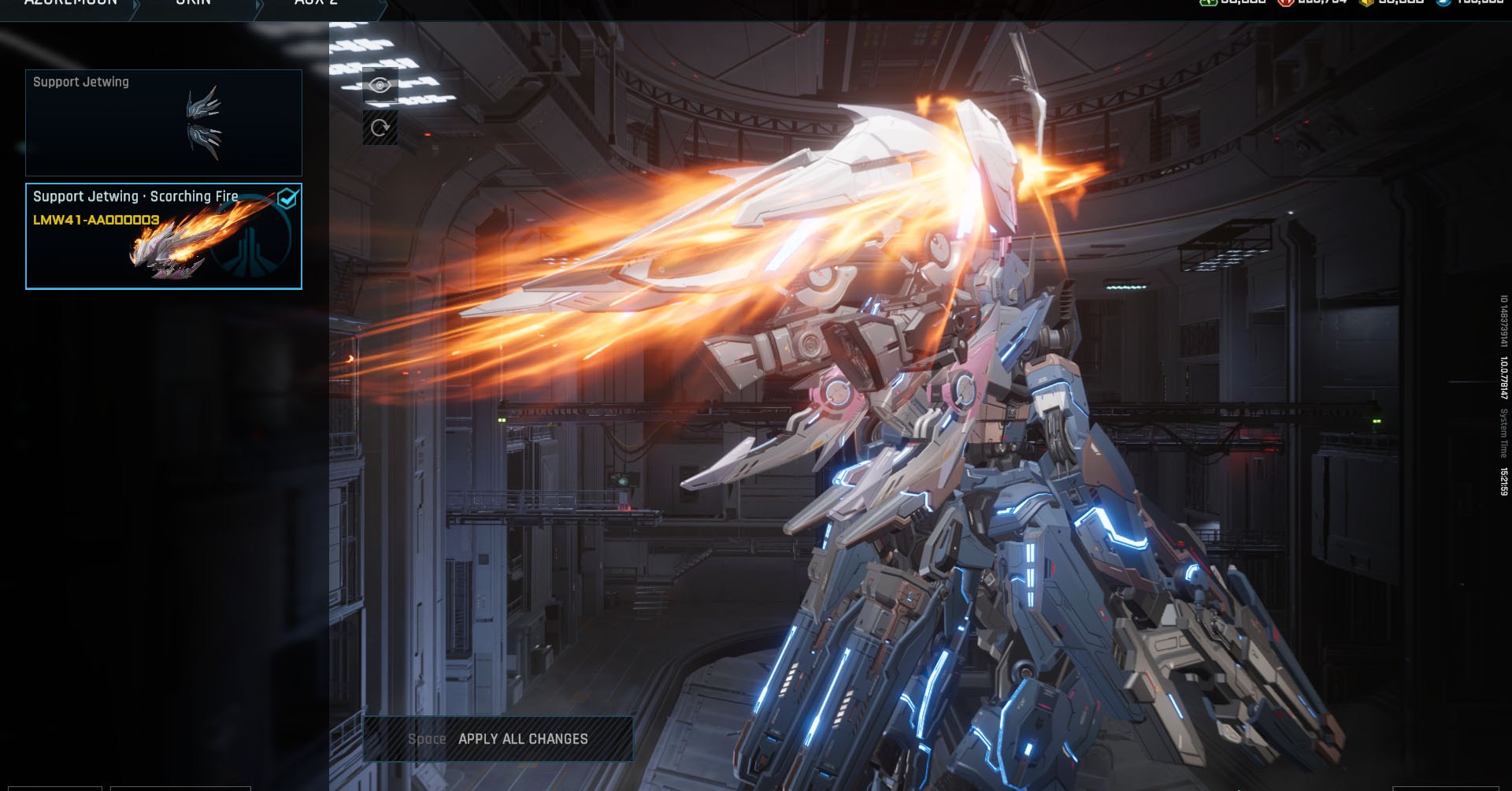Enable the default Support Jetwing skin

(x=164, y=123)
